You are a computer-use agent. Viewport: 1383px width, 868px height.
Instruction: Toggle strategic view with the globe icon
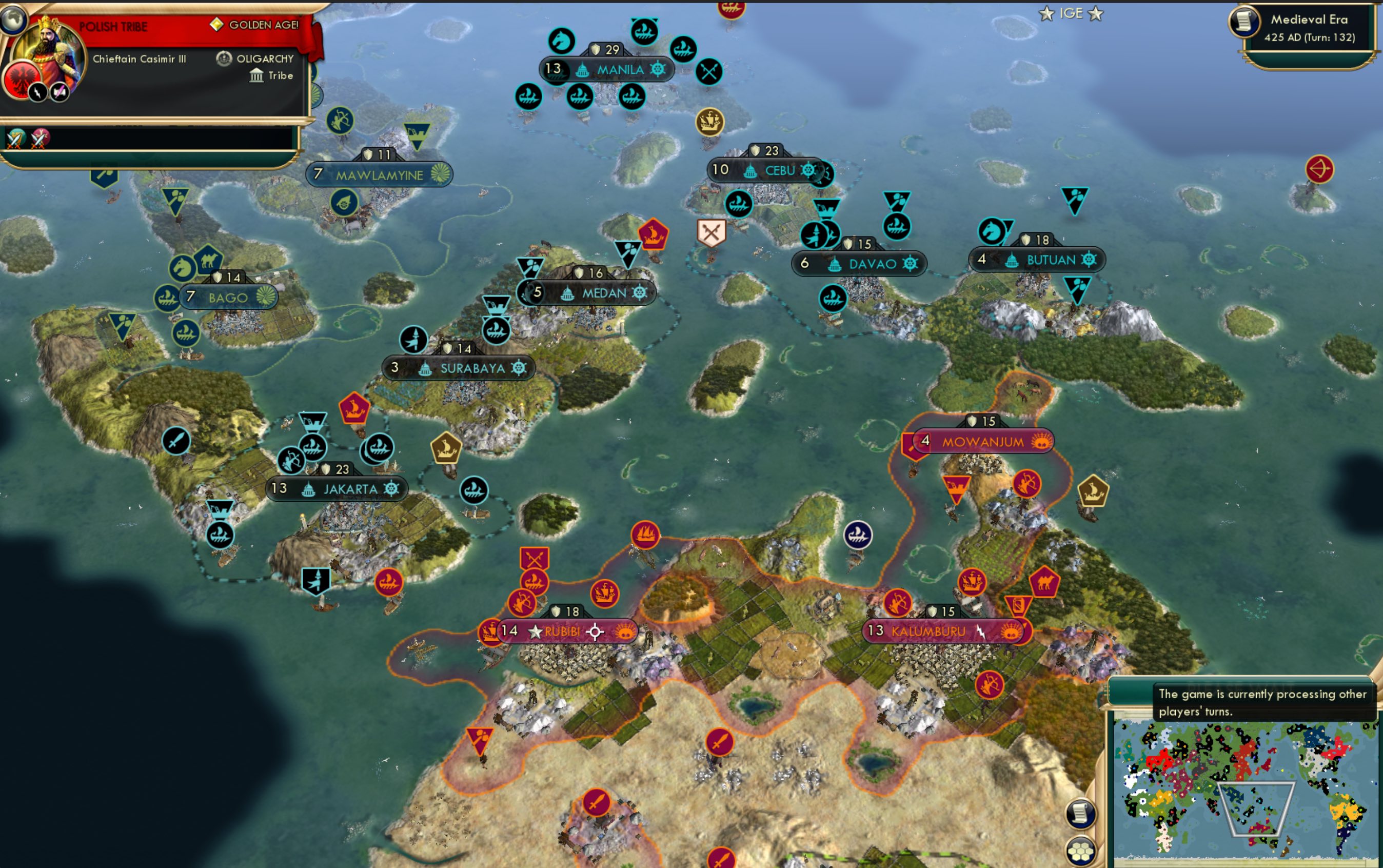click(x=15, y=19)
